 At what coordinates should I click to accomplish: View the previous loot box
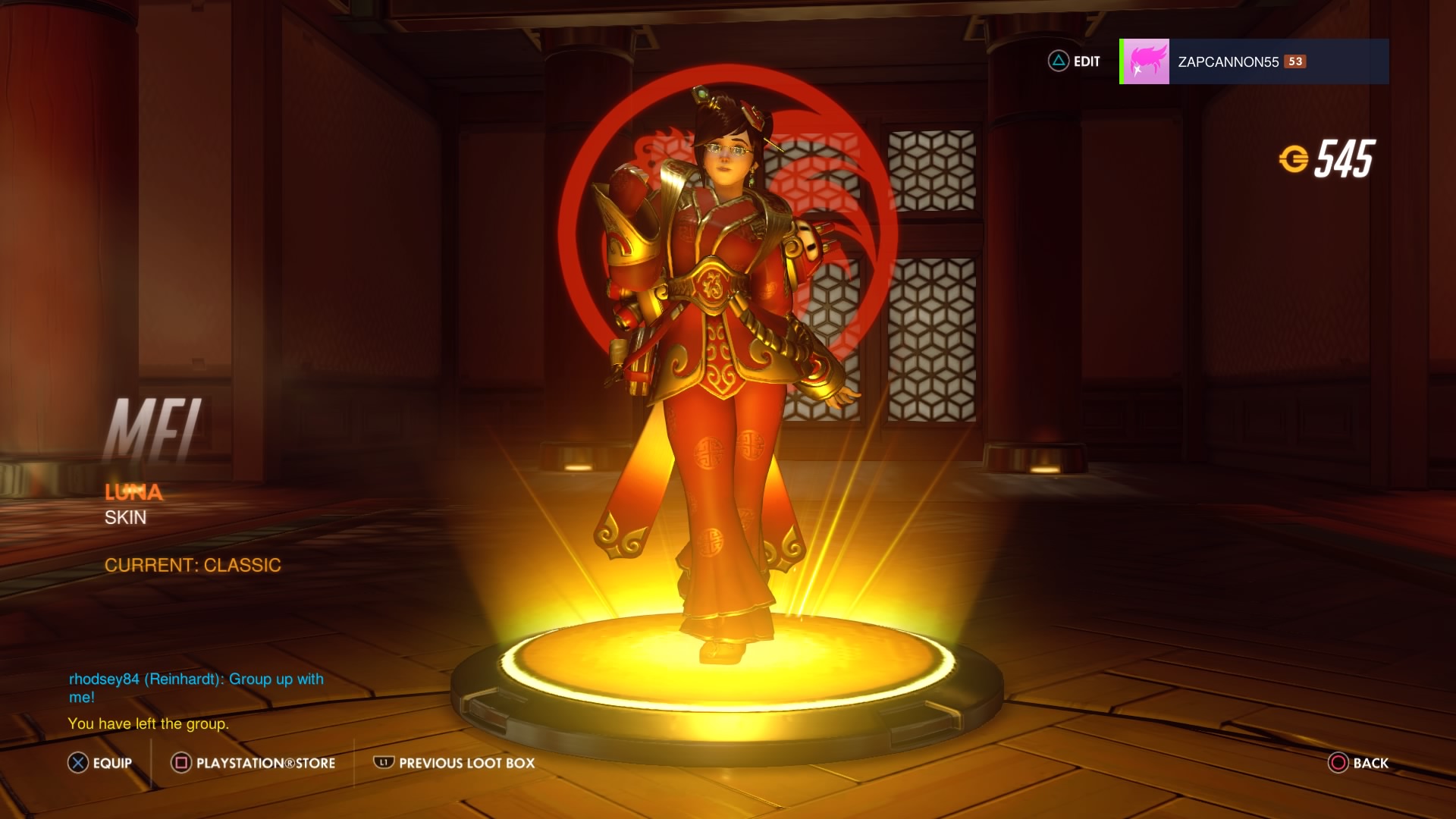pos(454,763)
